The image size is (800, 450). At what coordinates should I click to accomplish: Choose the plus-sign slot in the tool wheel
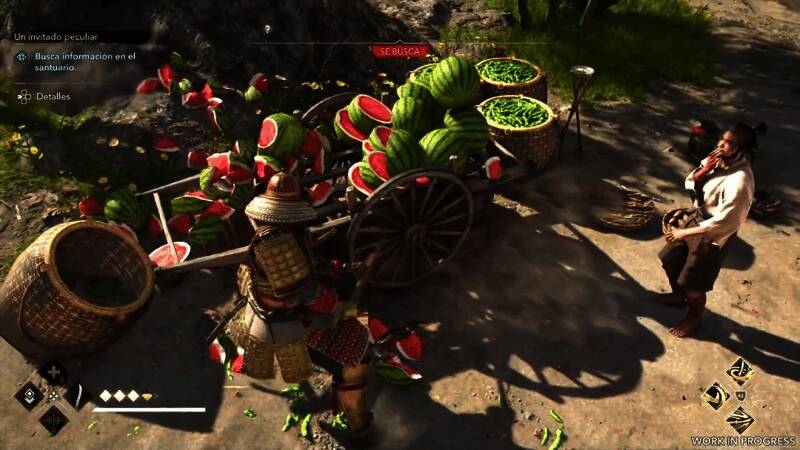point(53,374)
